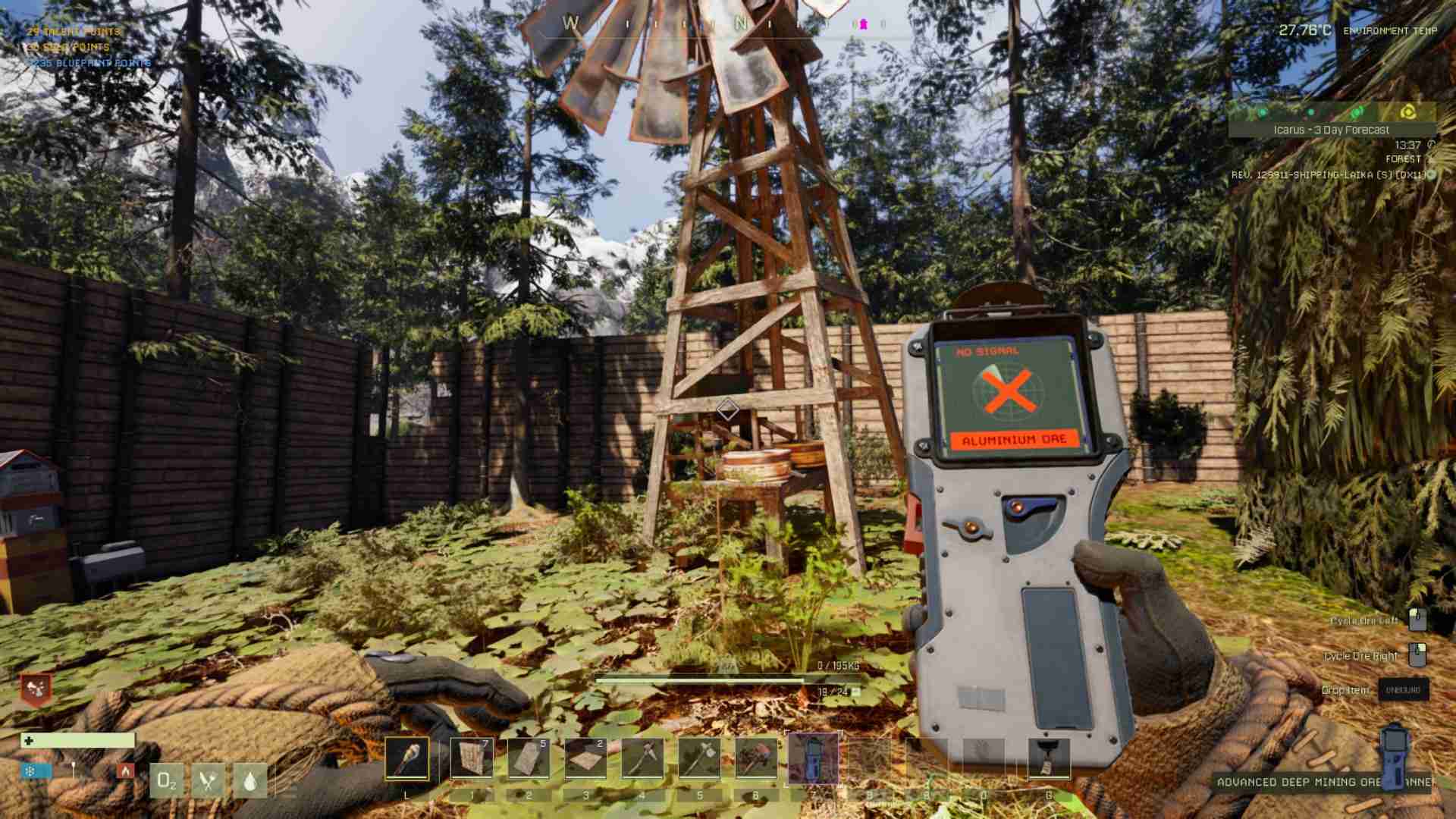The height and width of the screenshot is (819, 1456).
Task: Pick the floor piece stack of 2
Action: tap(585, 758)
